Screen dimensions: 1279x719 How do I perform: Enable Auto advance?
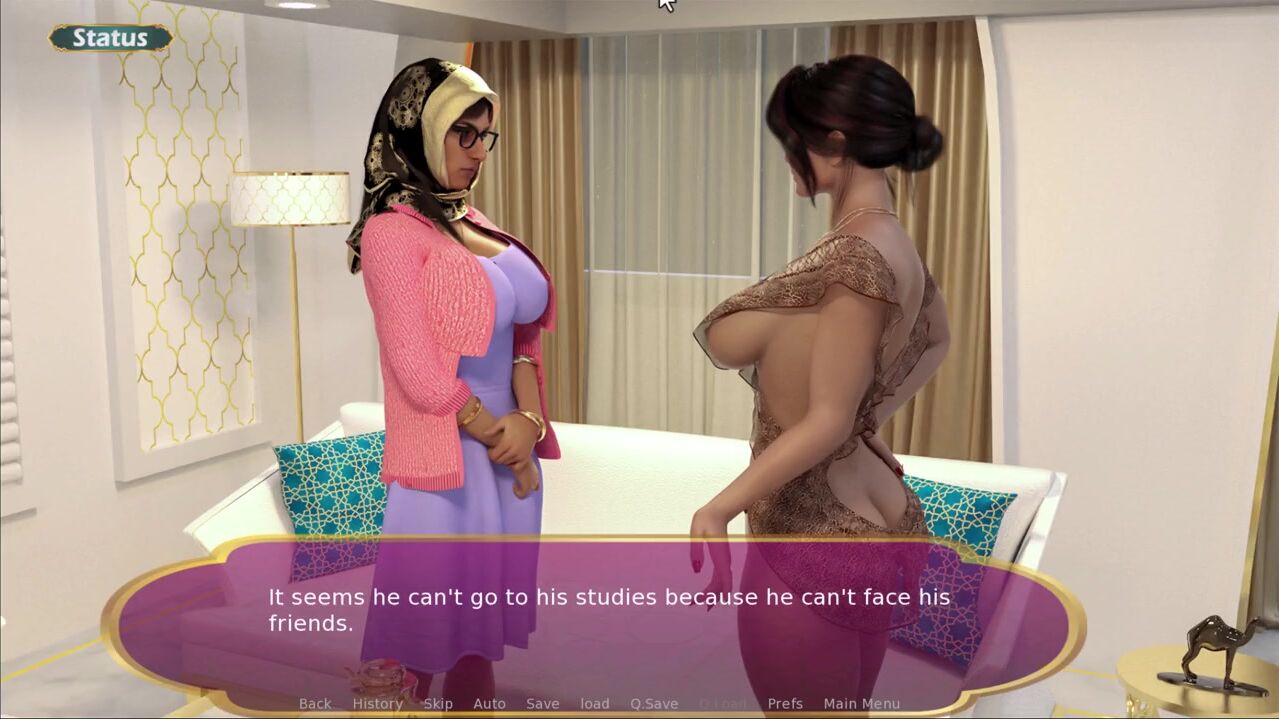pos(489,704)
